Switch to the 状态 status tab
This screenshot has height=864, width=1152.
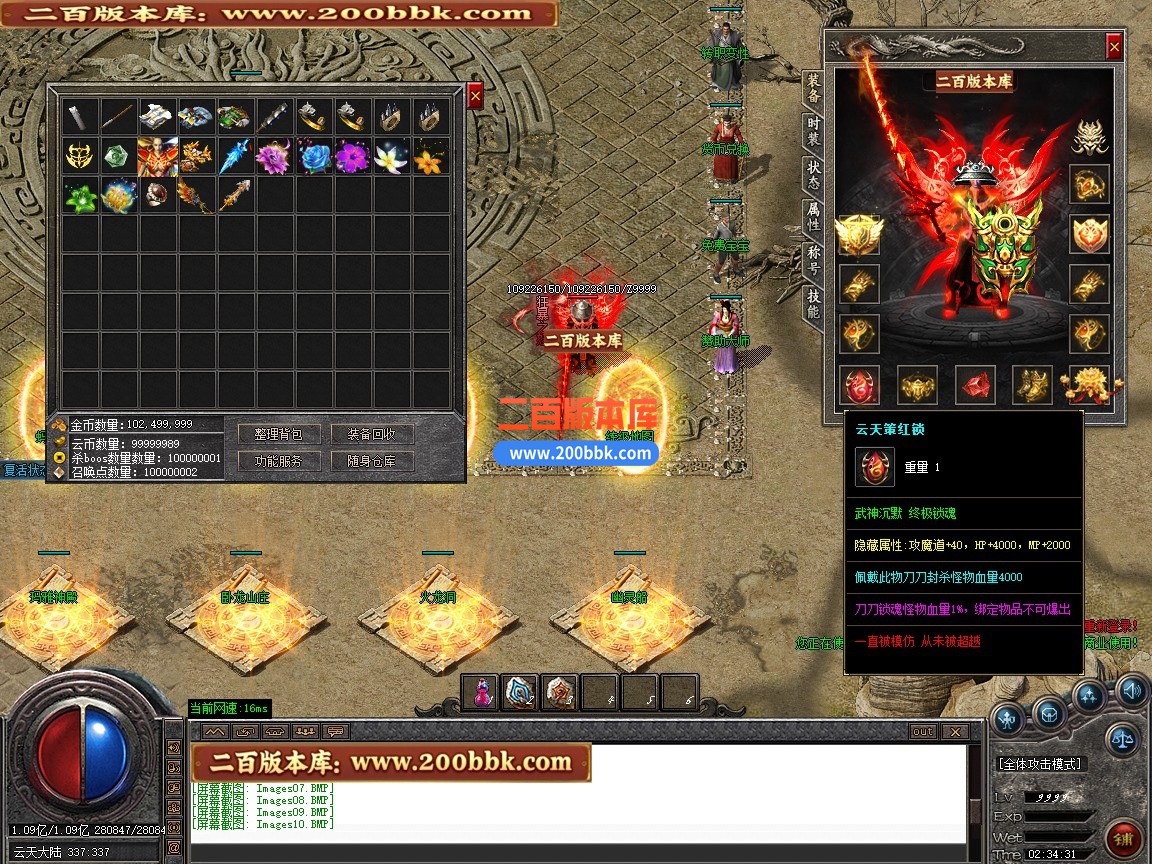(814, 176)
